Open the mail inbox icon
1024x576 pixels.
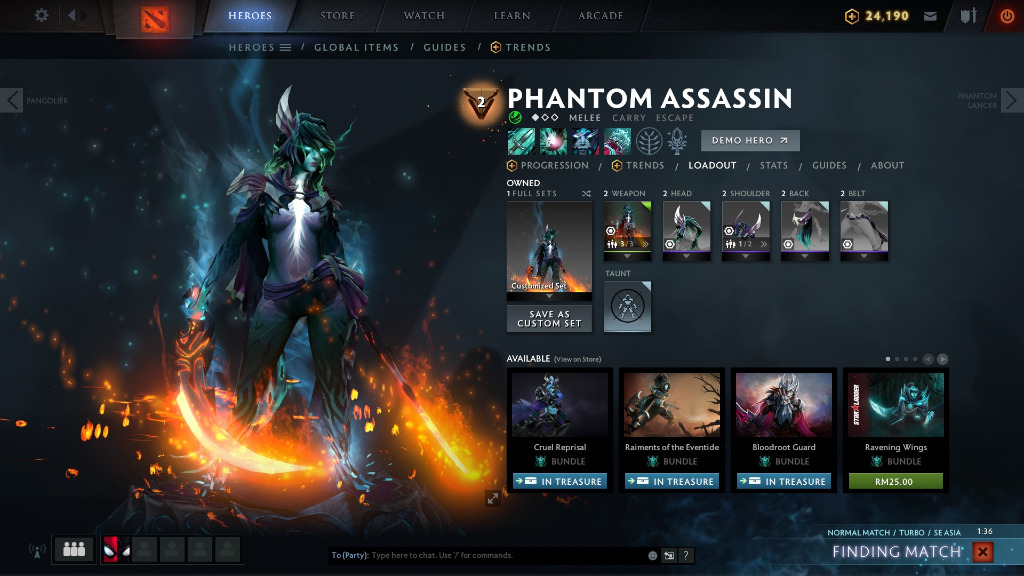(x=930, y=16)
